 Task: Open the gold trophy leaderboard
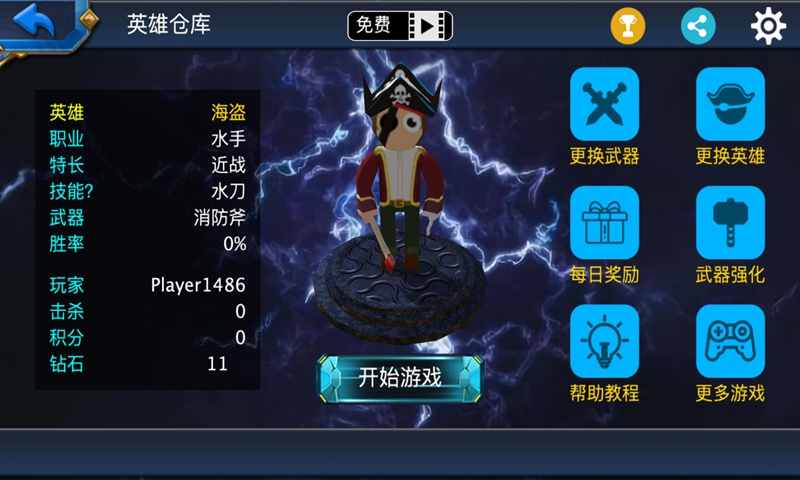(628, 26)
